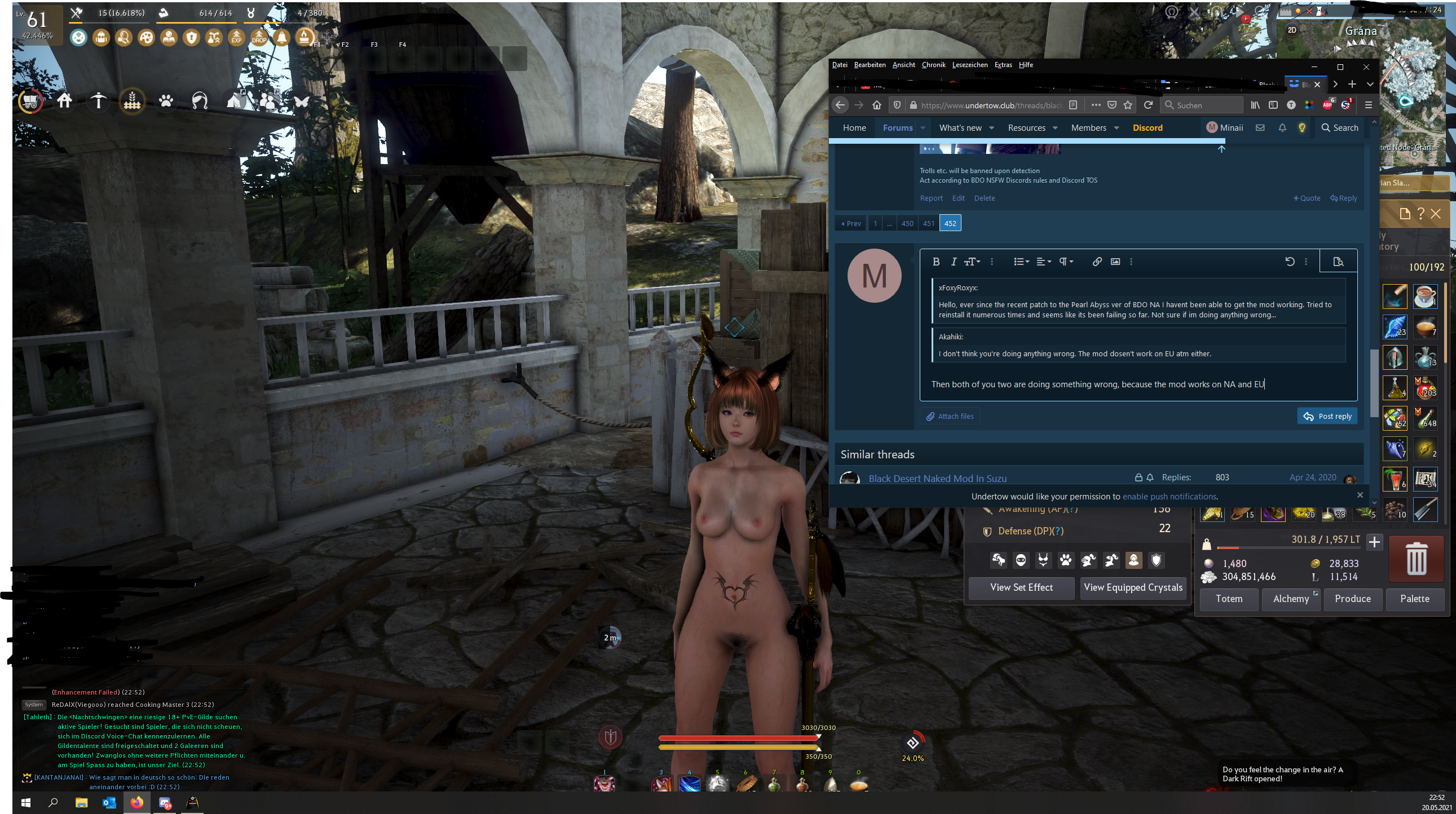This screenshot has height=814, width=1456.
Task: Dismiss the push notifications banner
Action: (x=1360, y=496)
